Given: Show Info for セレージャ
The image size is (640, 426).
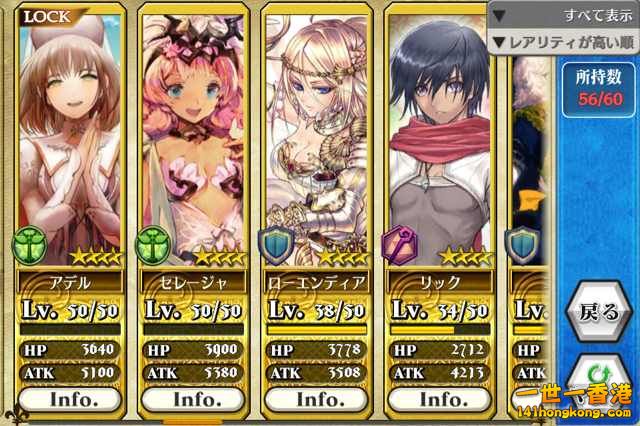Looking at the screenshot, I should click(x=197, y=398).
